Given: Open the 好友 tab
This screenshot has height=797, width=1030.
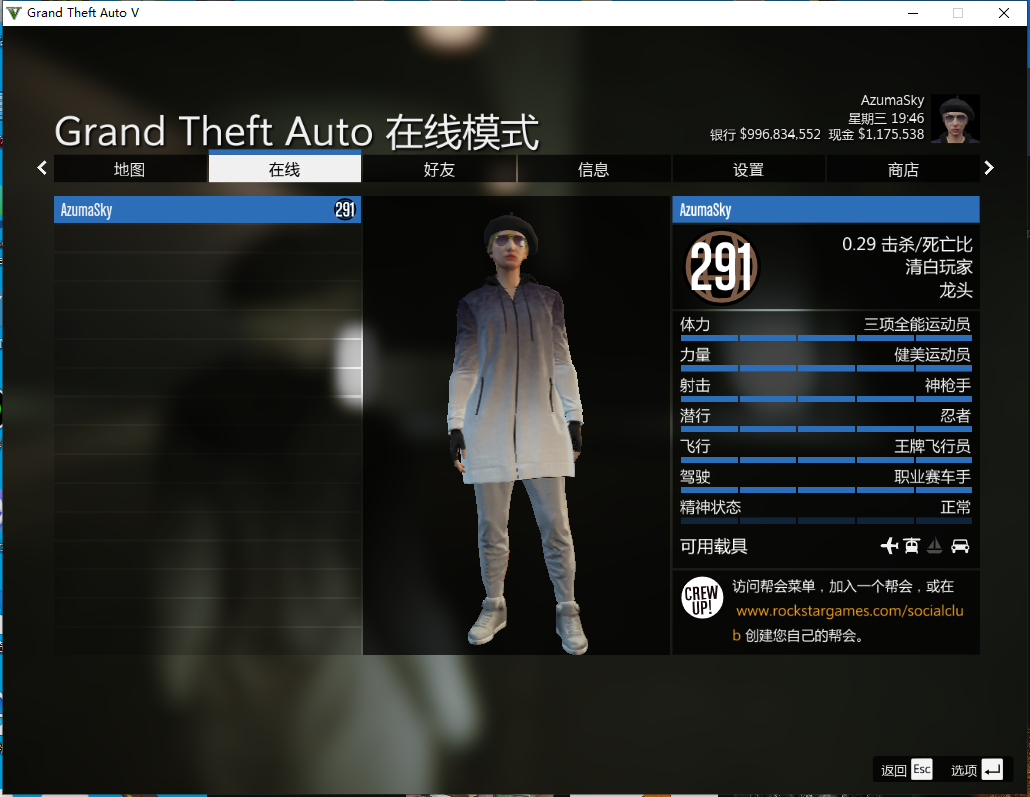Looking at the screenshot, I should 439,170.
